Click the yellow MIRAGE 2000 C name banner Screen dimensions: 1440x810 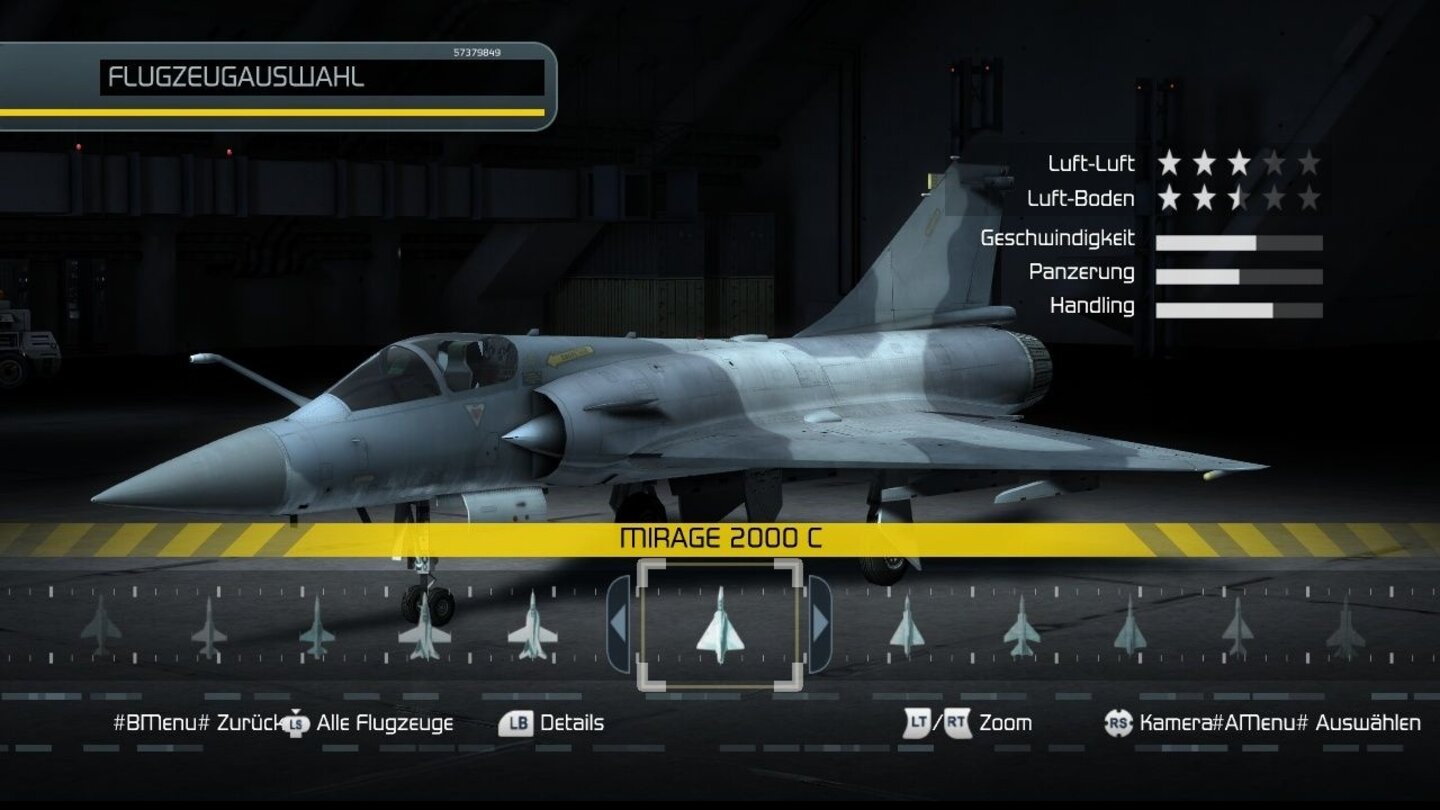pos(722,537)
